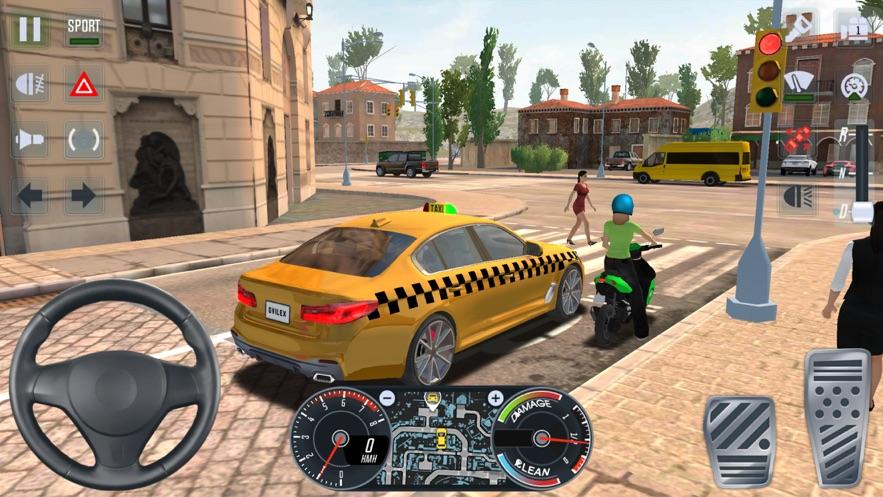Turn on the windshield wipers

click(x=799, y=84)
